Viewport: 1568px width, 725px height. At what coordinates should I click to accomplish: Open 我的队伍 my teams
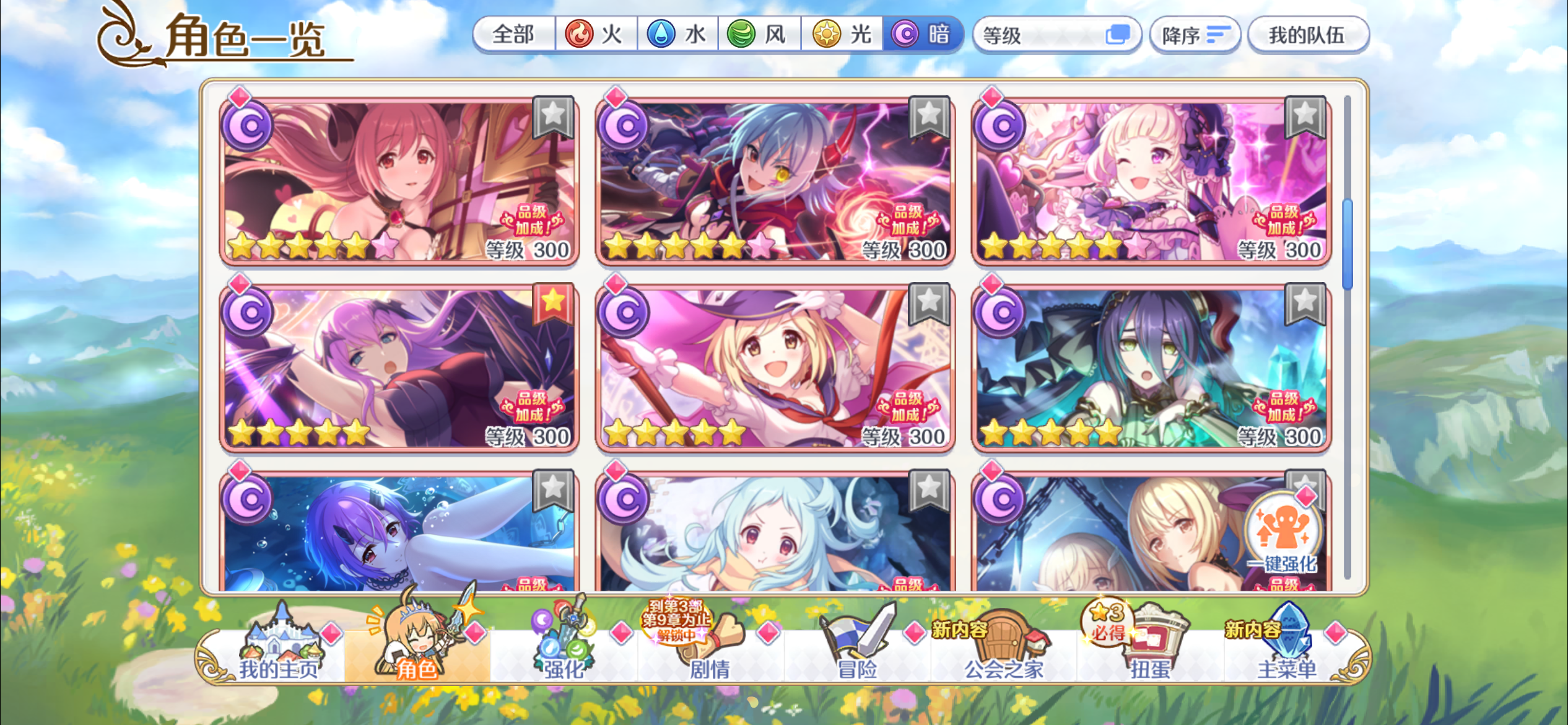pos(1308,35)
